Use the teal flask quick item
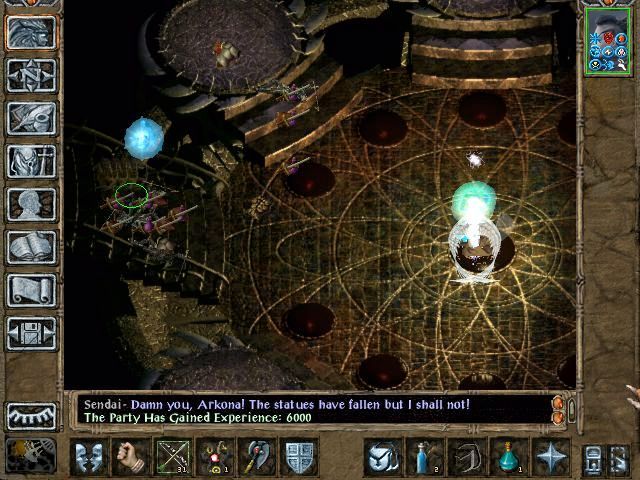This screenshot has height=480, width=640. pyautogui.click(x=508, y=456)
